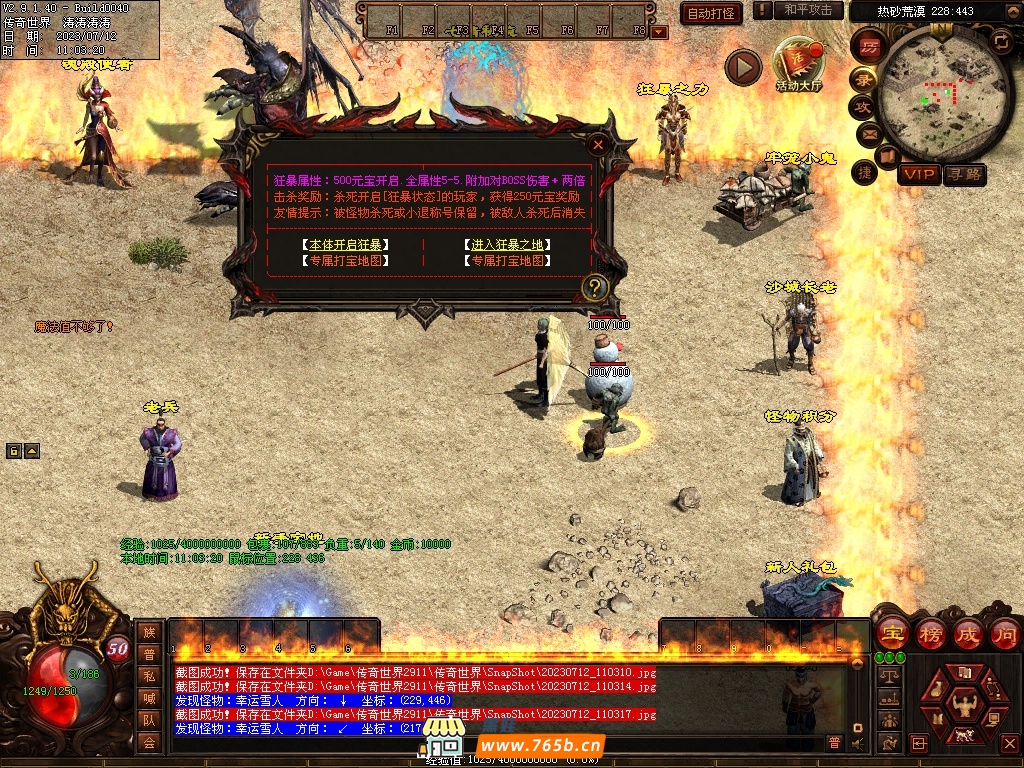This screenshot has width=1024, height=768.
Task: Toggle the 自动打怪 auto-fight button
Action: [711, 13]
